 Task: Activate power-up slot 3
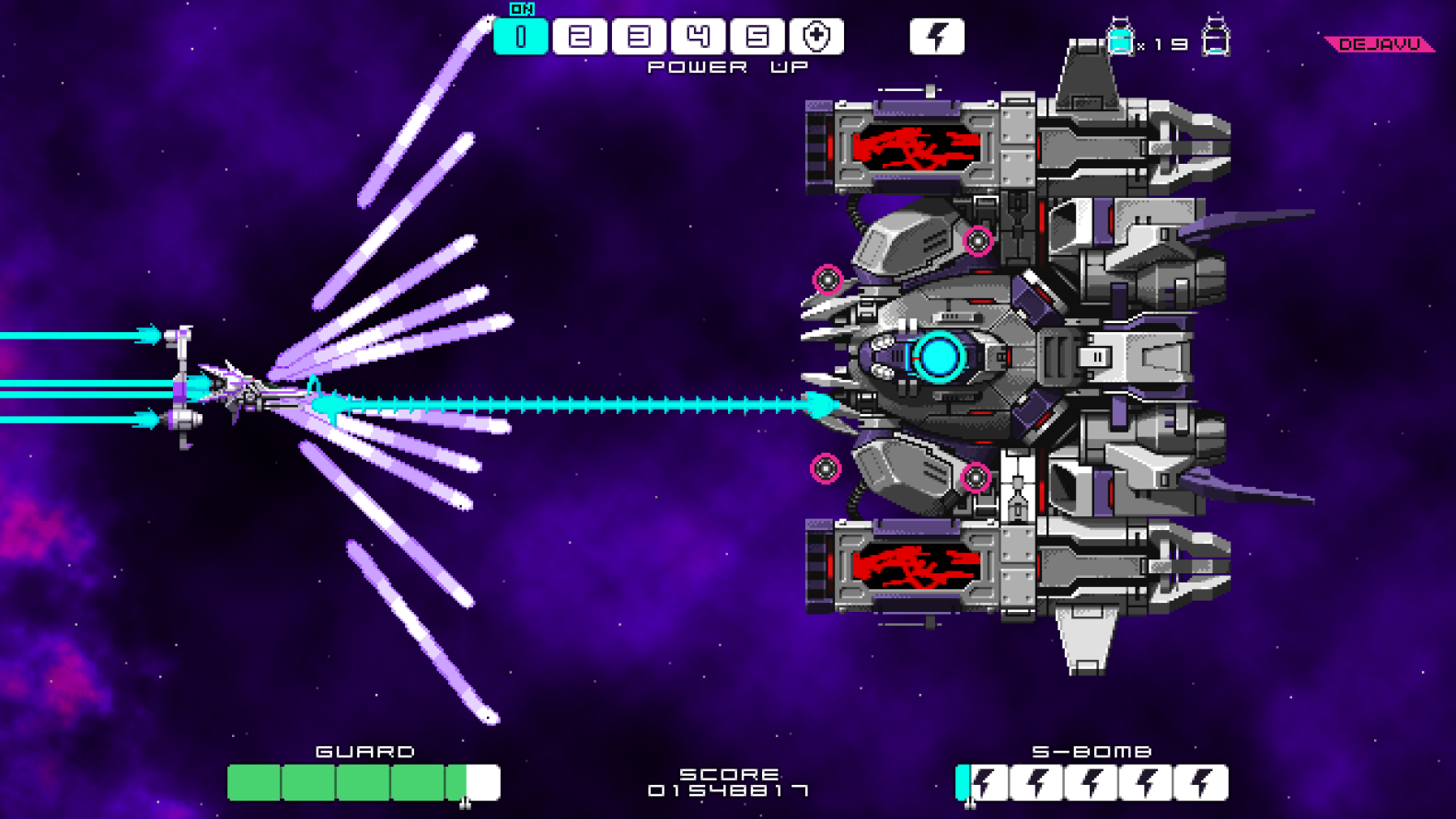(639, 37)
